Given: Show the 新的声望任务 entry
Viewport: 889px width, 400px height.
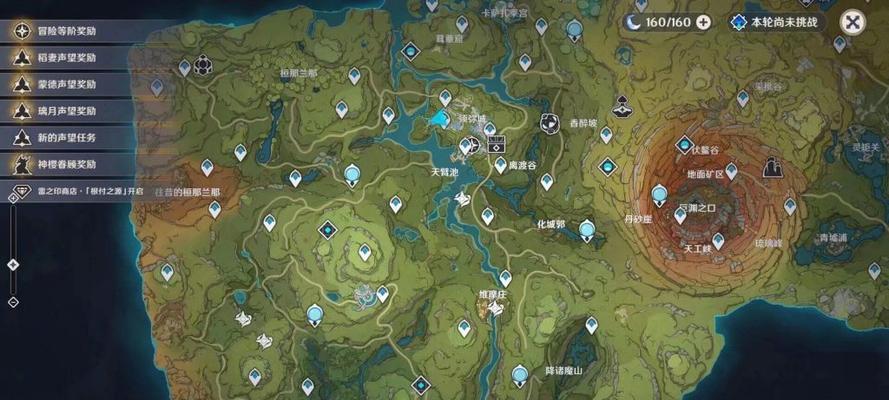Looking at the screenshot, I should [68, 137].
